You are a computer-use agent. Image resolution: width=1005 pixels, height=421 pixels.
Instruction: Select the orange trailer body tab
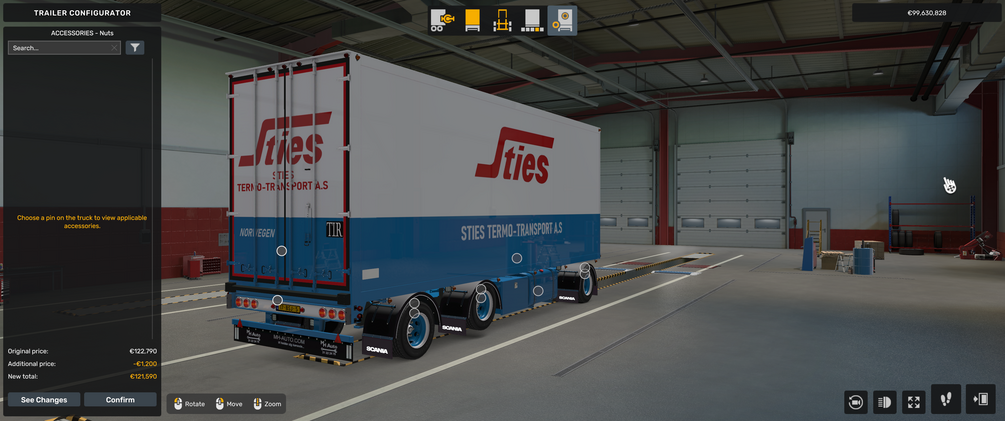click(x=473, y=20)
